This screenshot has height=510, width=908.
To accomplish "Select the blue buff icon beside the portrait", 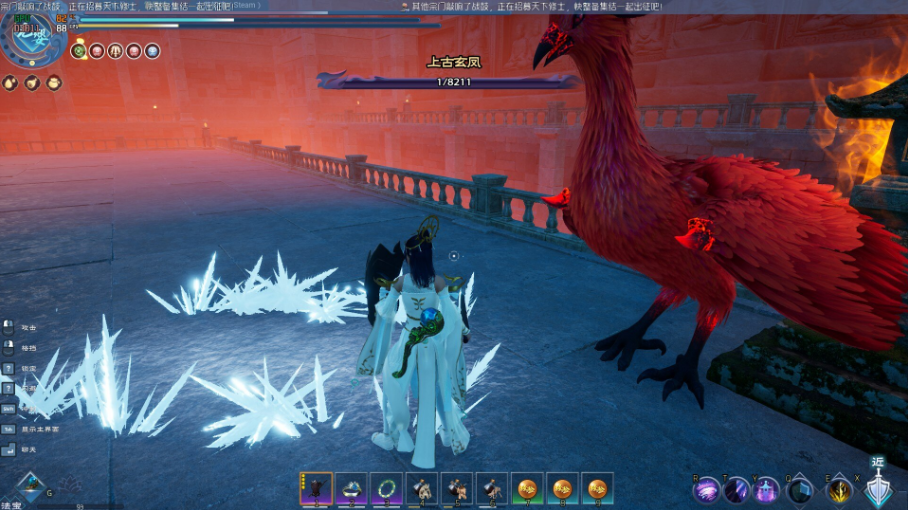I will 152,51.
